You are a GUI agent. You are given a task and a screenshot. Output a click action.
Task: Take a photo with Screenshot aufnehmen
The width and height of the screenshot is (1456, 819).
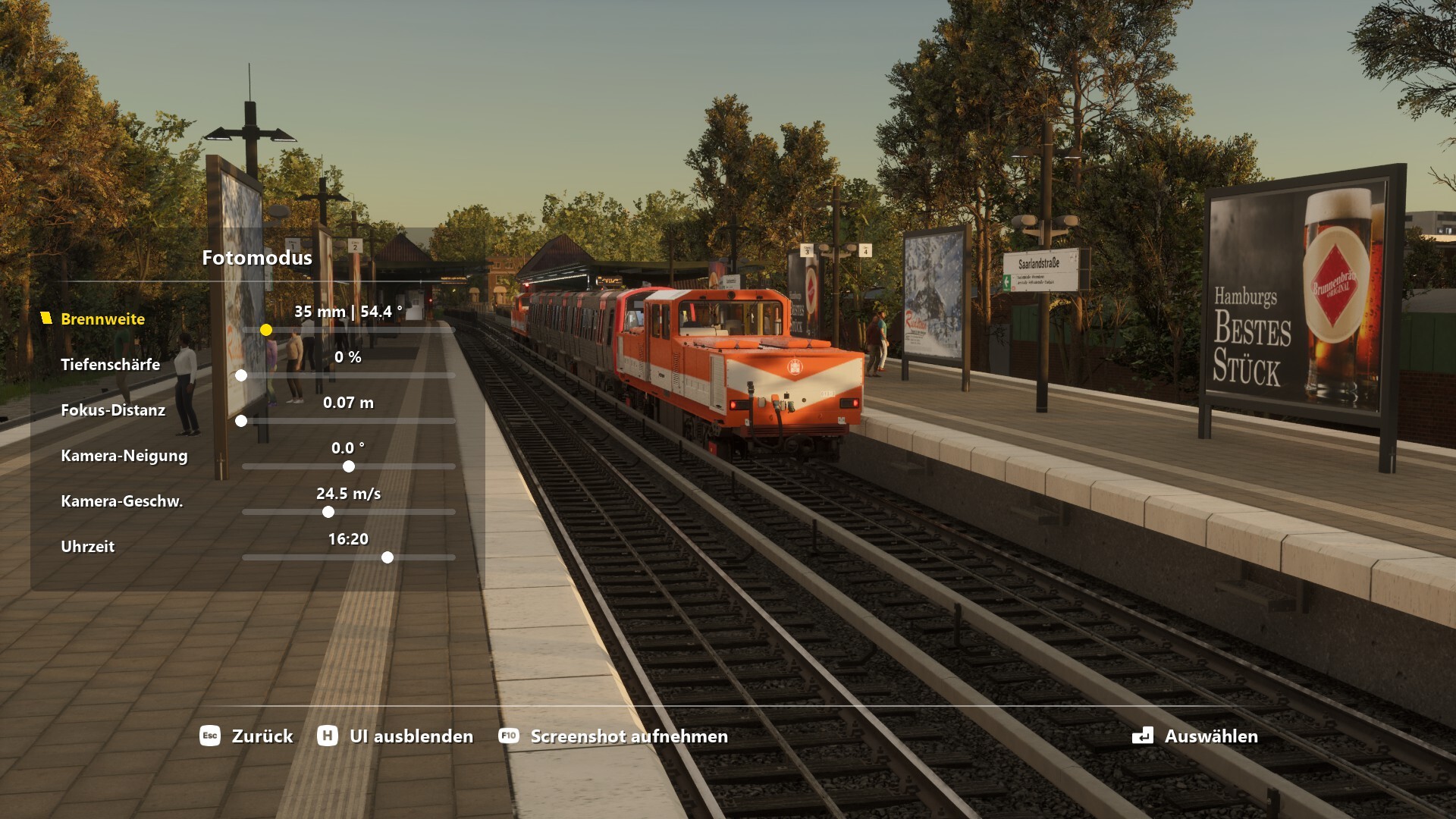click(x=613, y=736)
